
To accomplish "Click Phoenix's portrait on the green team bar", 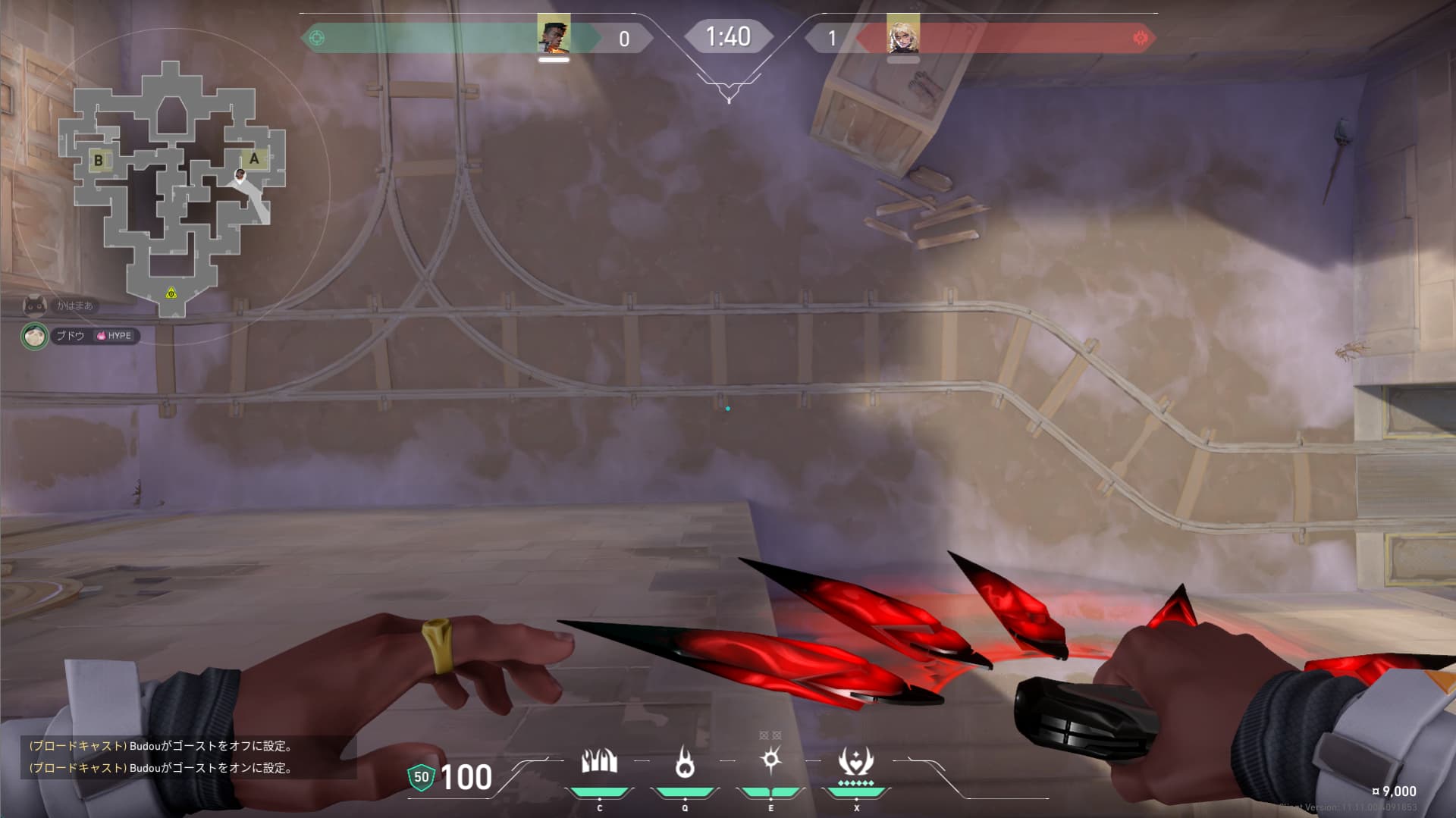I will click(x=554, y=36).
